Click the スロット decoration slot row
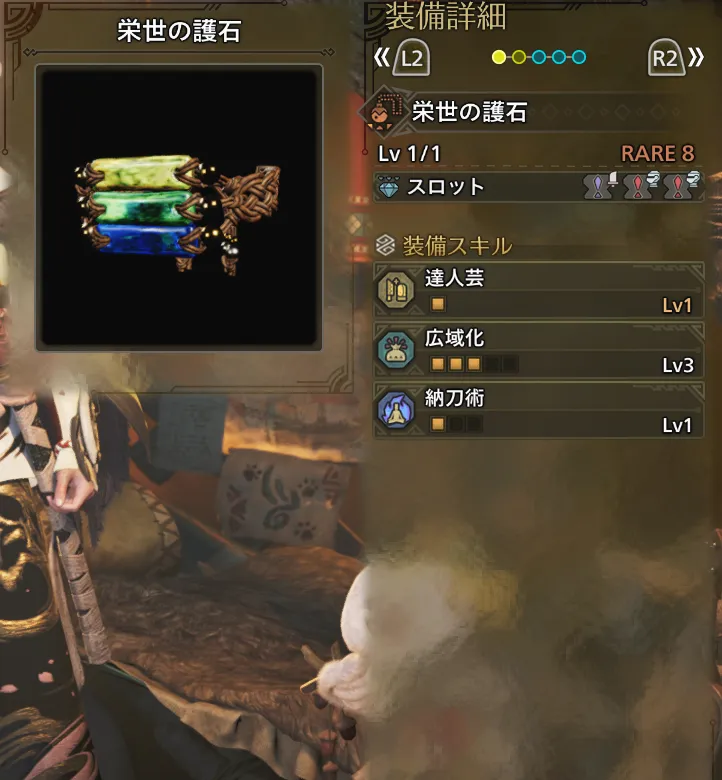This screenshot has width=722, height=780. [x=538, y=187]
